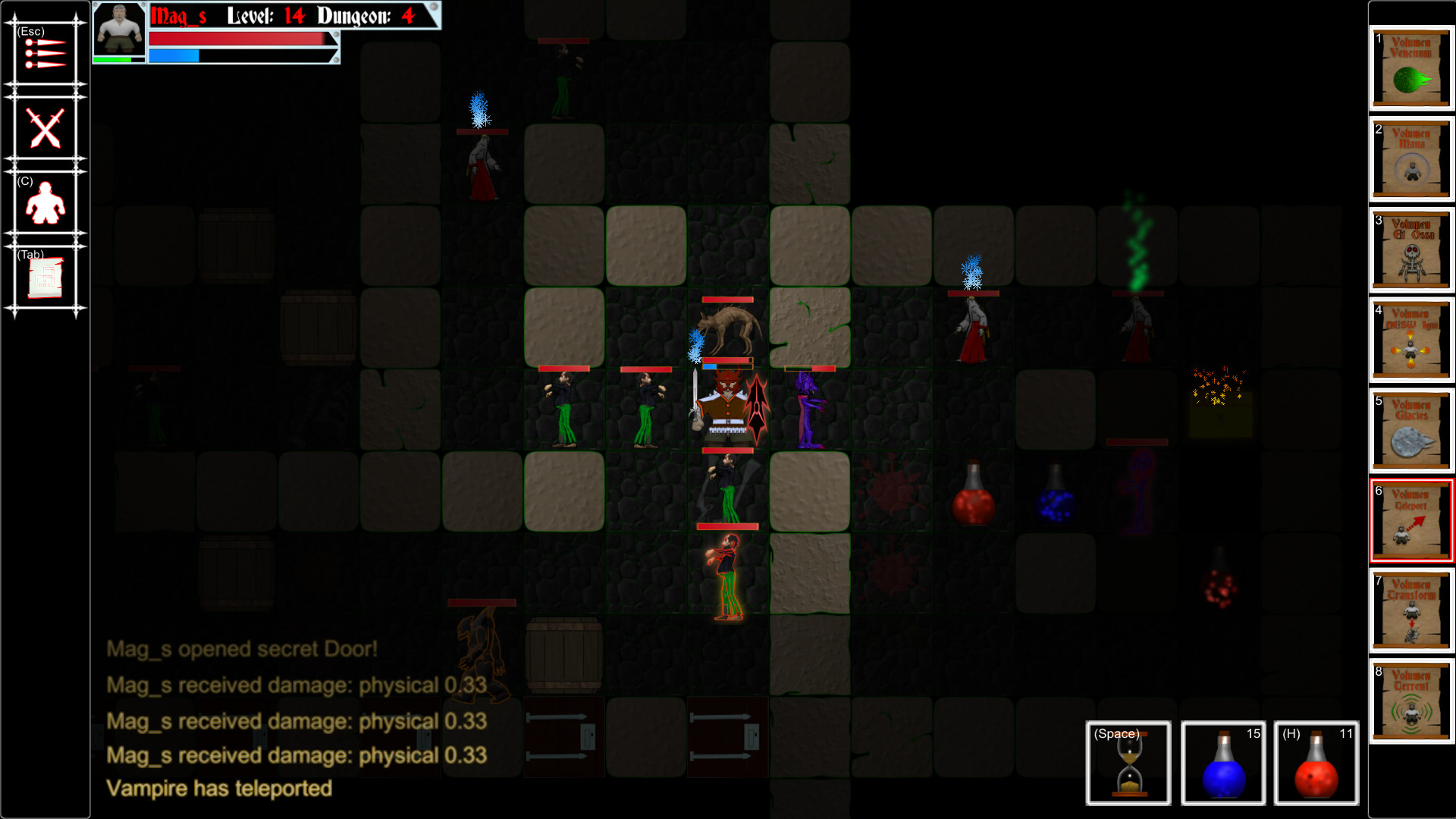Use the hourglass to wait a turn
This screenshot has width=1456, height=819.
click(1127, 764)
